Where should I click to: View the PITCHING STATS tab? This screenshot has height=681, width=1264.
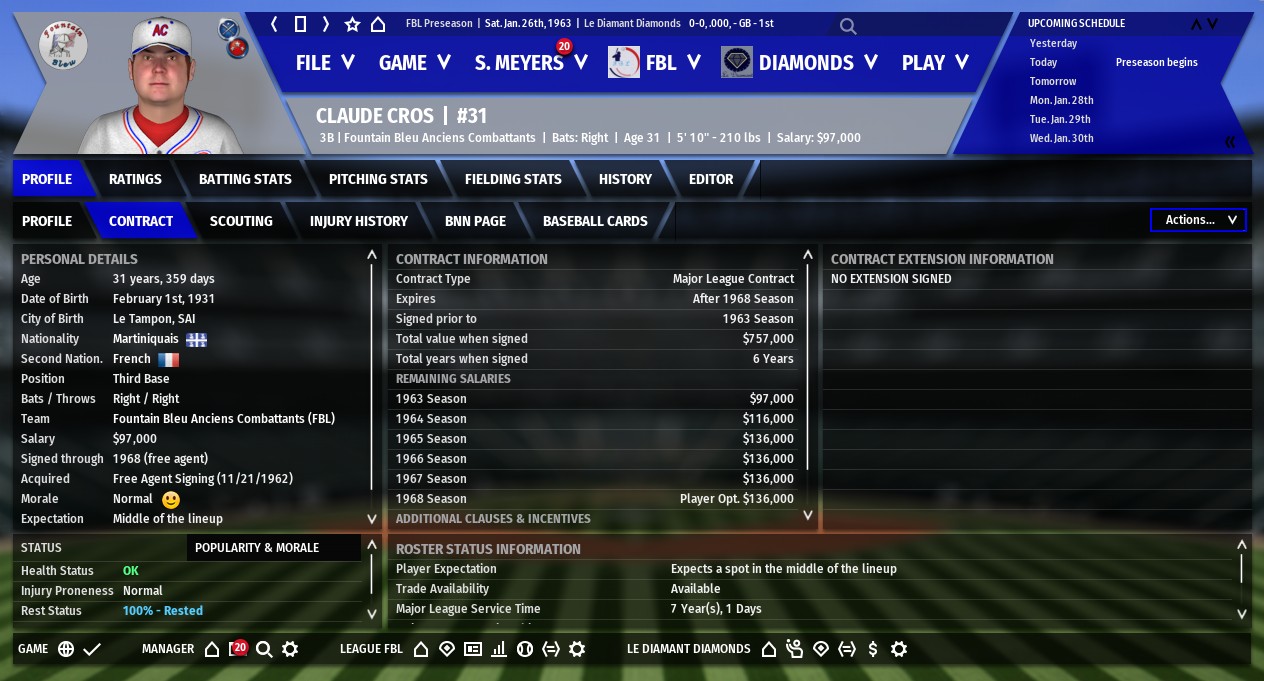point(378,179)
